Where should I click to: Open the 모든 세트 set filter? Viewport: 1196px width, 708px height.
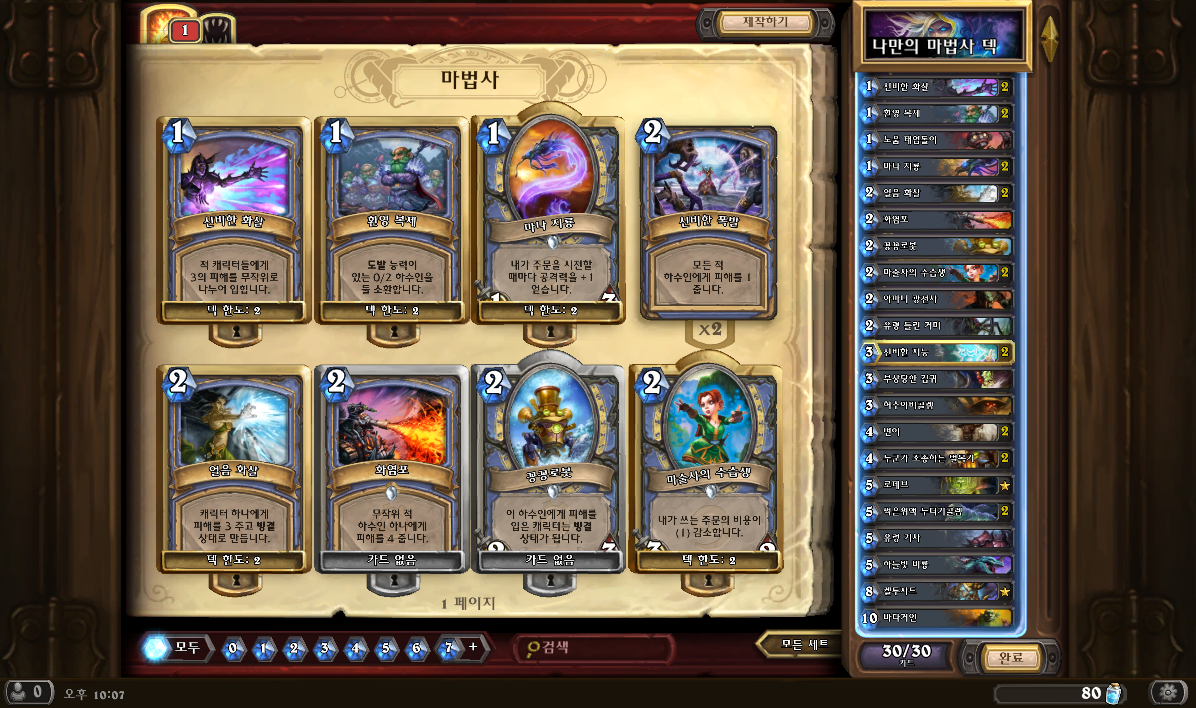tap(805, 645)
